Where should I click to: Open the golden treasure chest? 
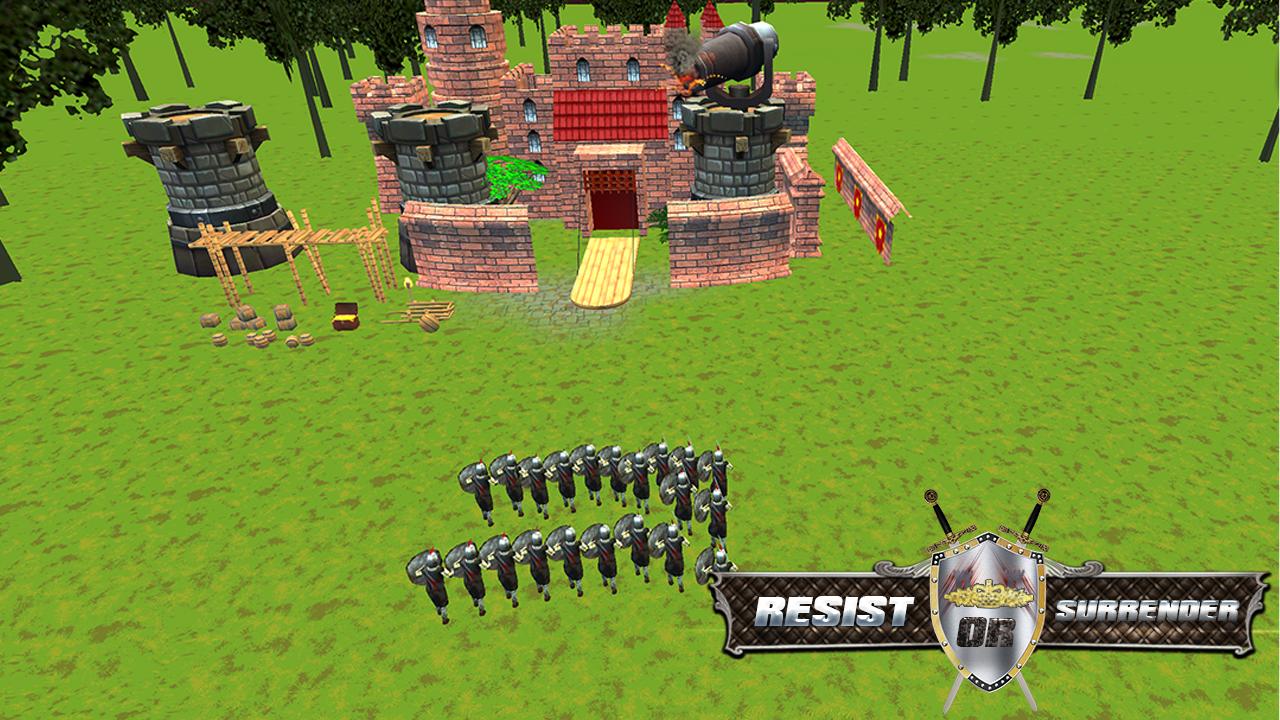pos(345,317)
